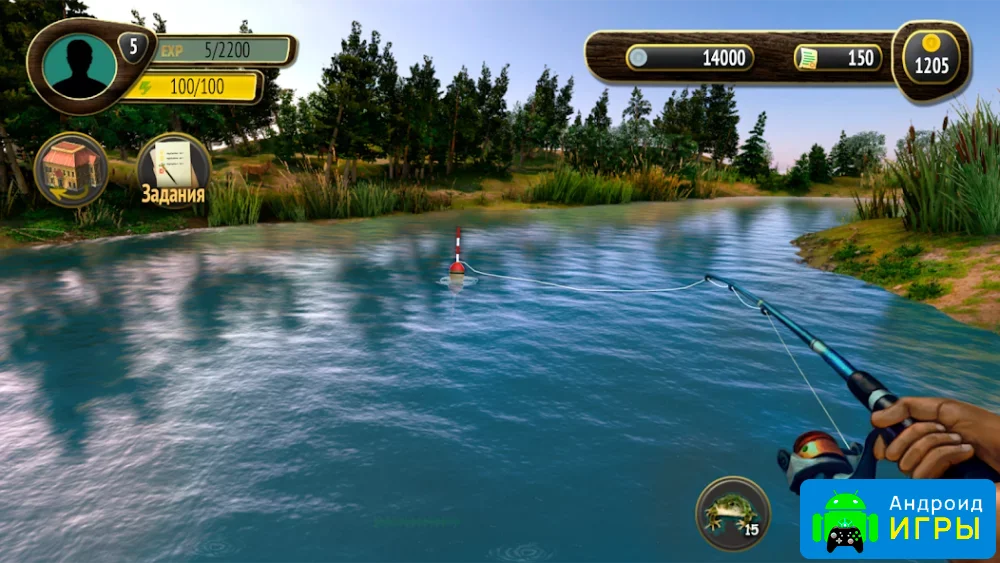Open the player profile avatar
Image resolution: width=1000 pixels, height=563 pixels.
[79, 66]
